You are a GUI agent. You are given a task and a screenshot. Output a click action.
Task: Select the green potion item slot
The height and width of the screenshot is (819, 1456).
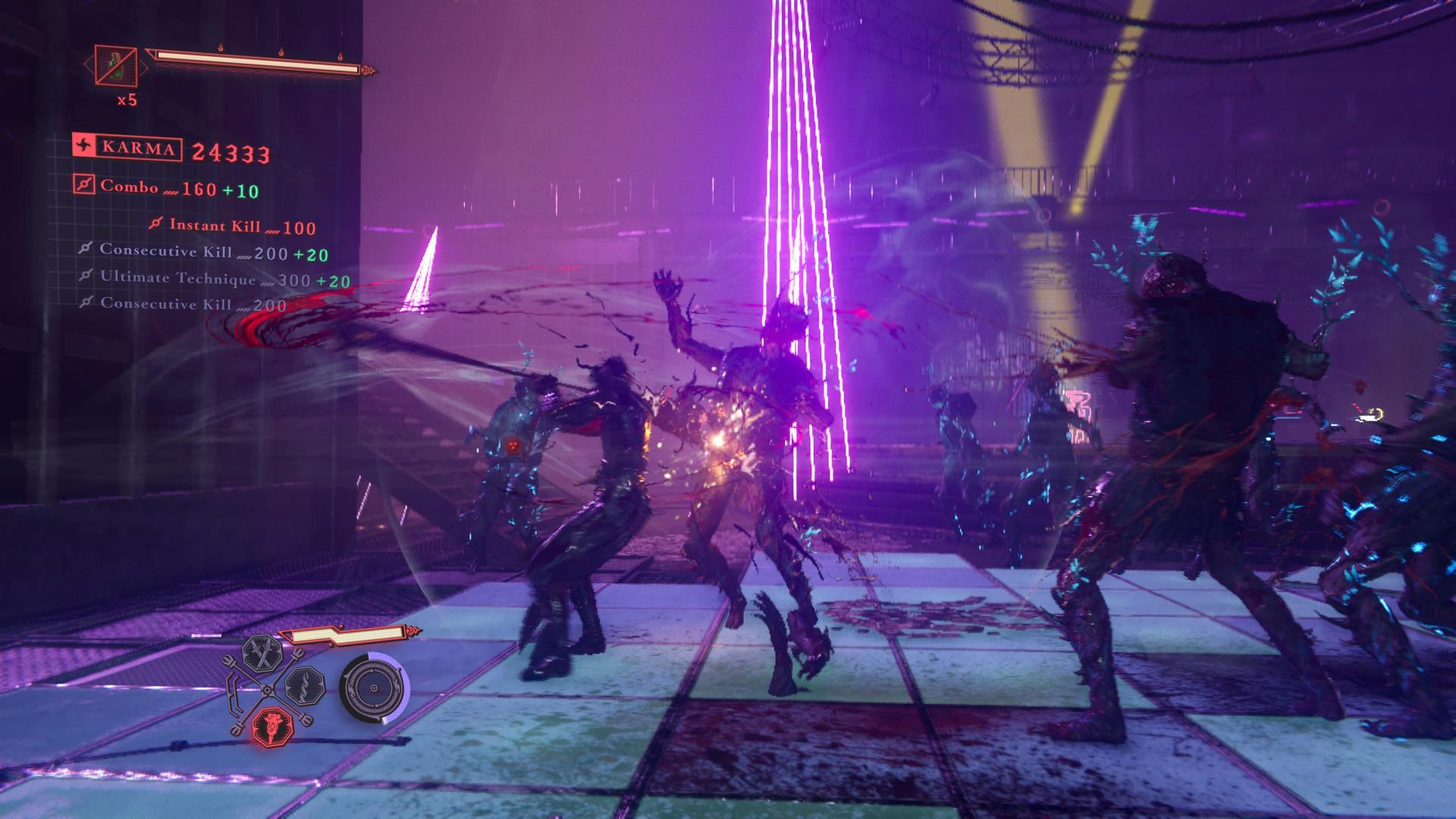click(116, 64)
